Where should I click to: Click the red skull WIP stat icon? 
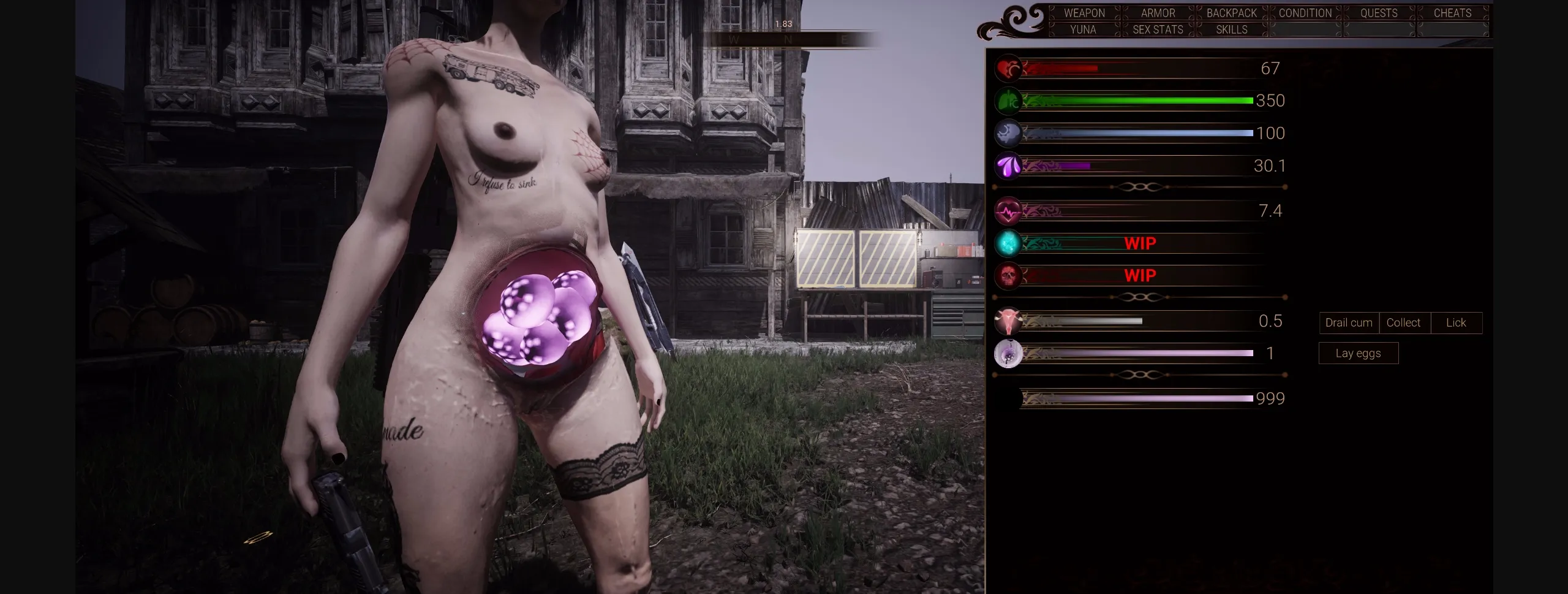pyautogui.click(x=1008, y=275)
